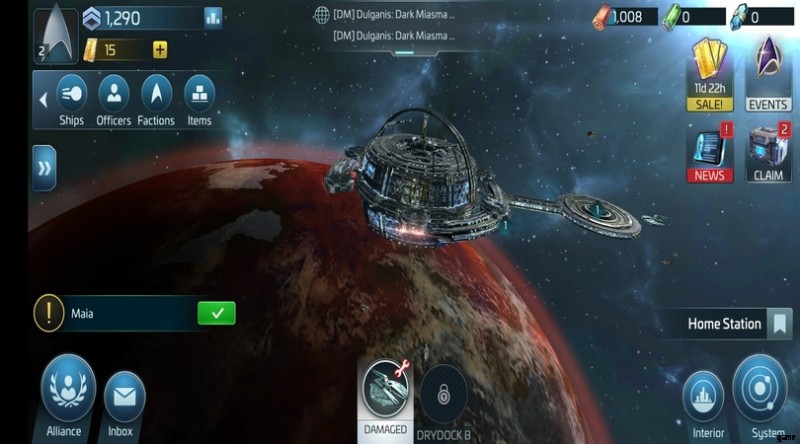Open the Ships menu
Viewport: 800px width, 444px height.
tap(71, 99)
